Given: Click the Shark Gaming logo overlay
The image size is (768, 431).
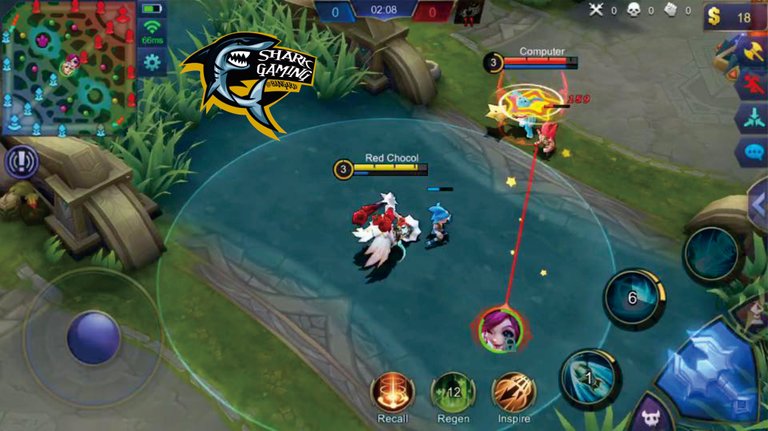Looking at the screenshot, I should point(248,82).
